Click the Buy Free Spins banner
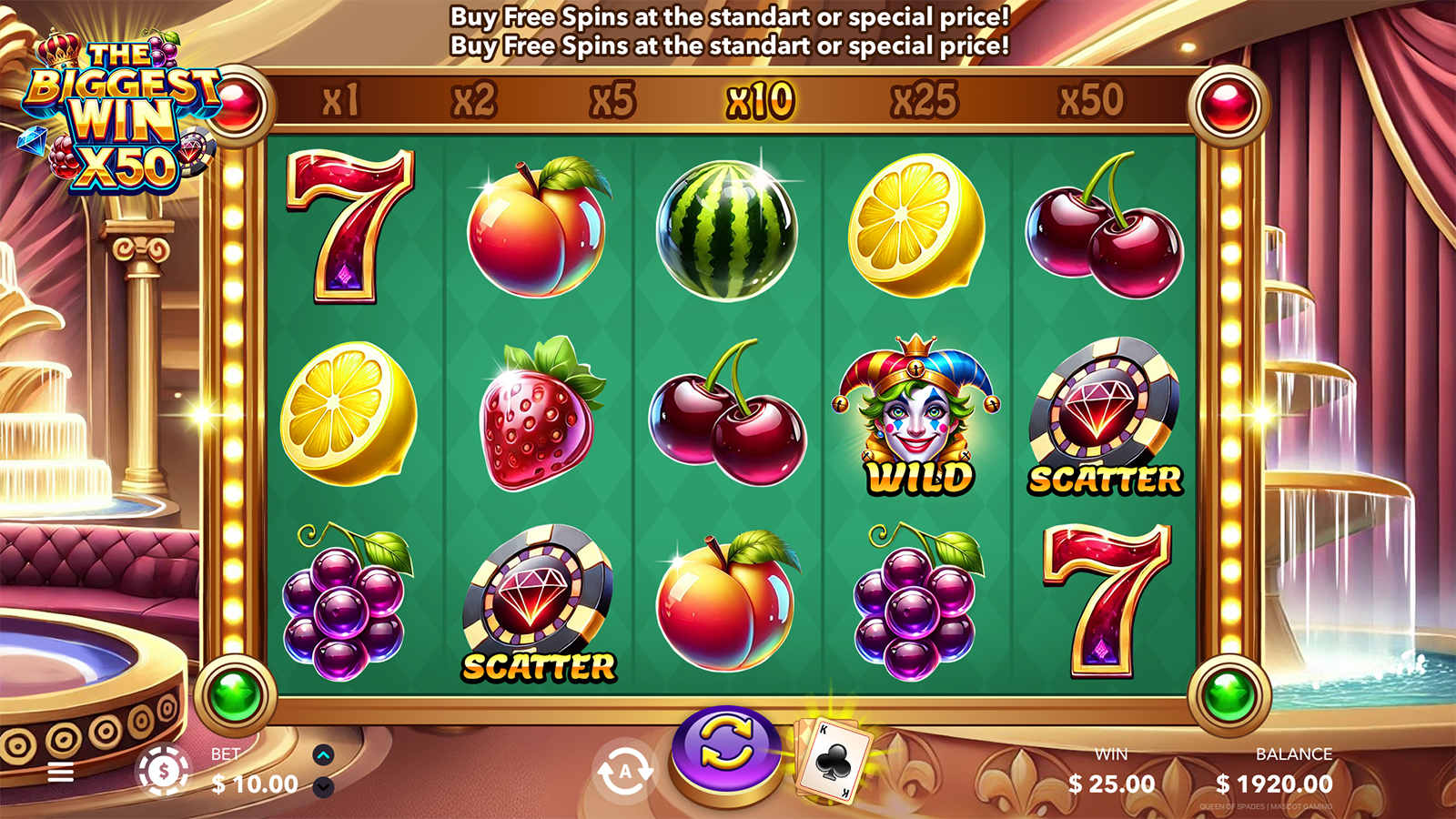 (x=730, y=31)
